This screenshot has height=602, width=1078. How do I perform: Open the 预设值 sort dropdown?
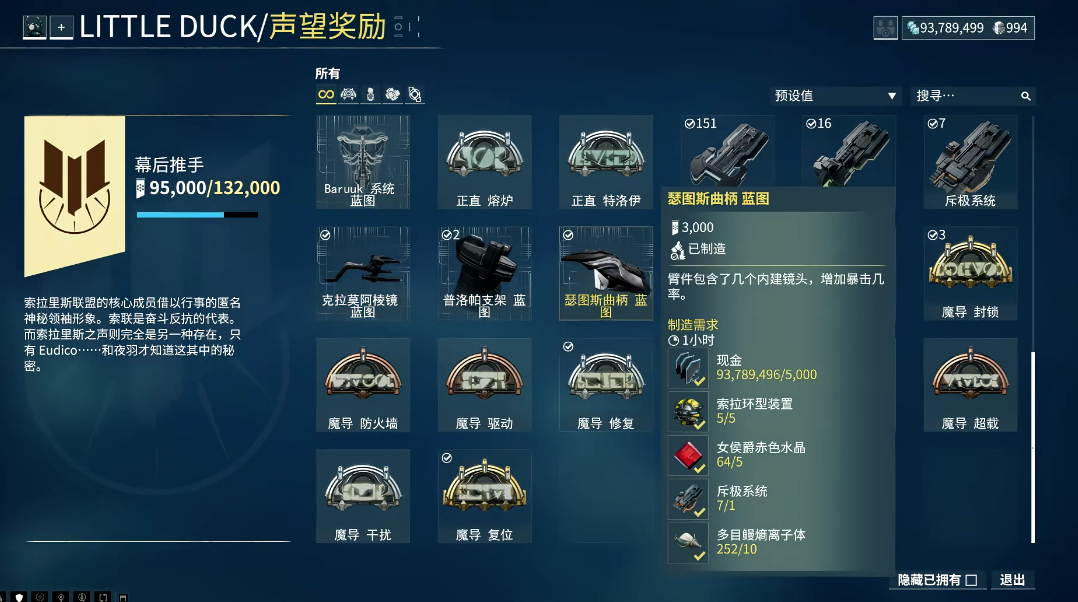836,96
